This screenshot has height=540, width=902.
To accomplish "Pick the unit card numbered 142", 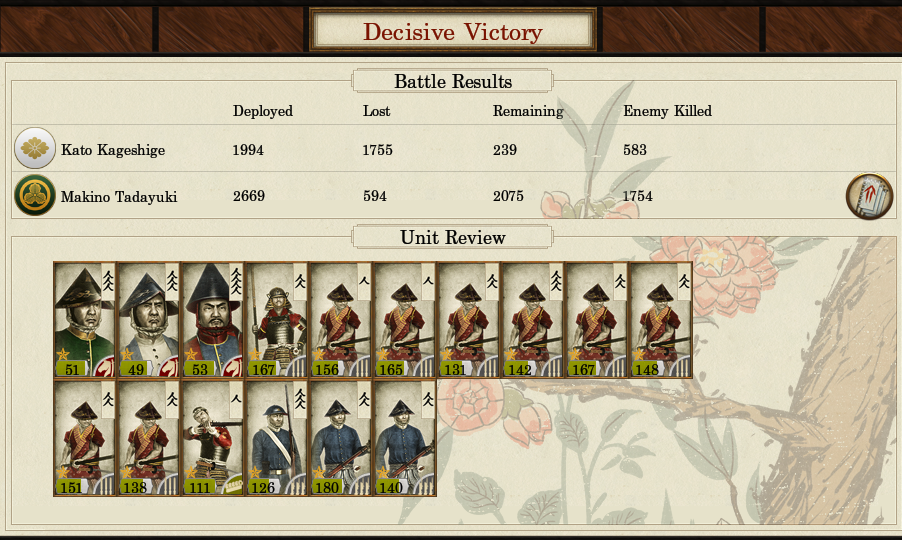I will [532, 320].
